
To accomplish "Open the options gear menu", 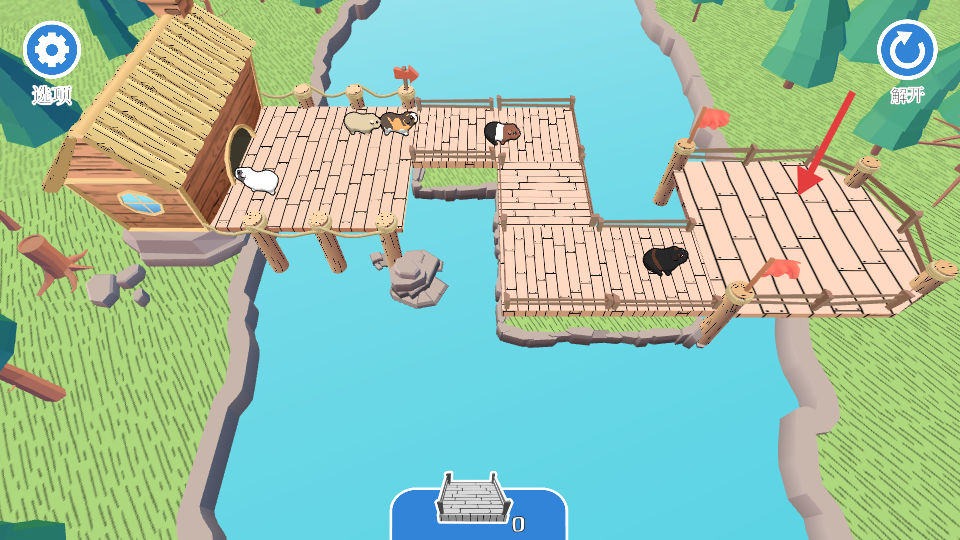I will [52, 50].
